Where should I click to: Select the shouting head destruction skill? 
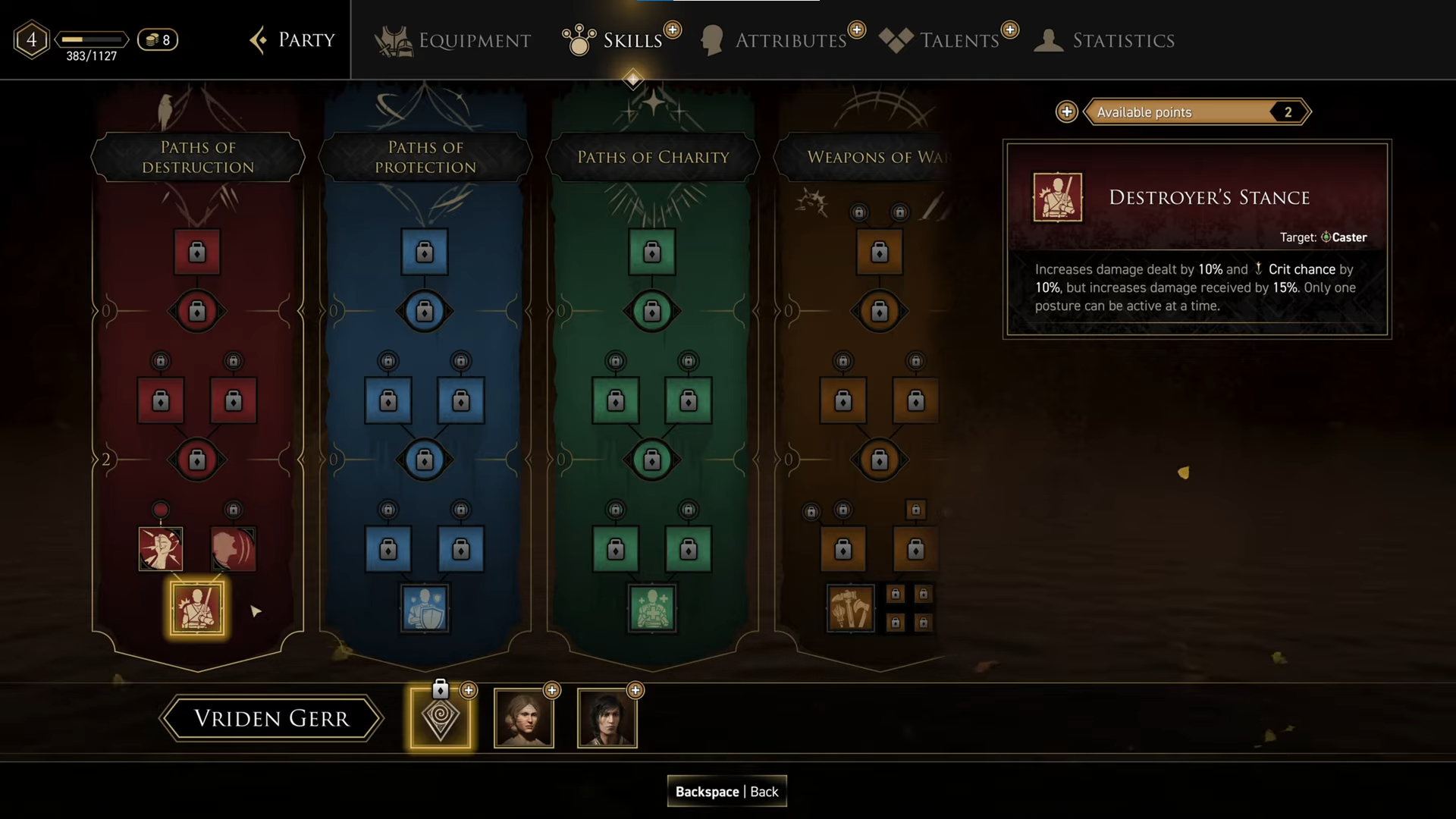pyautogui.click(x=234, y=548)
